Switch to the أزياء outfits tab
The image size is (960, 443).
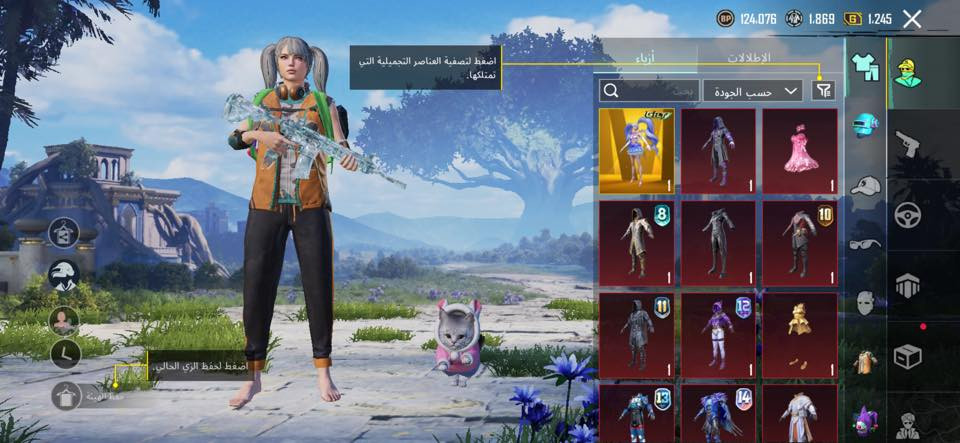tap(647, 57)
